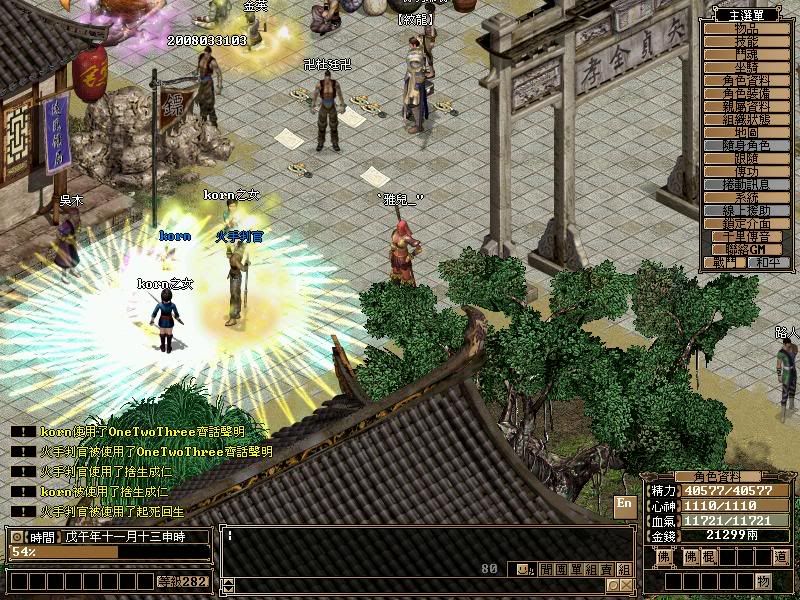
Task: Open the 物品 items menu entry
Action: point(747,29)
